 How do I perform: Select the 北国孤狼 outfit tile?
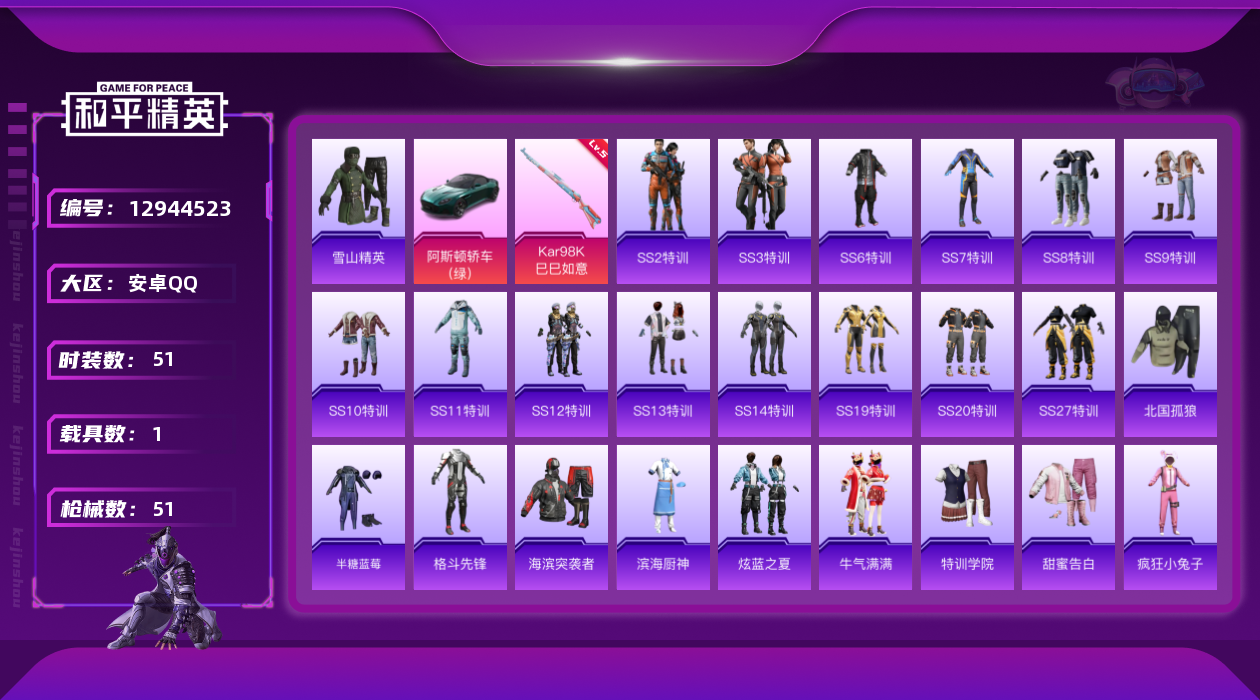click(1170, 364)
